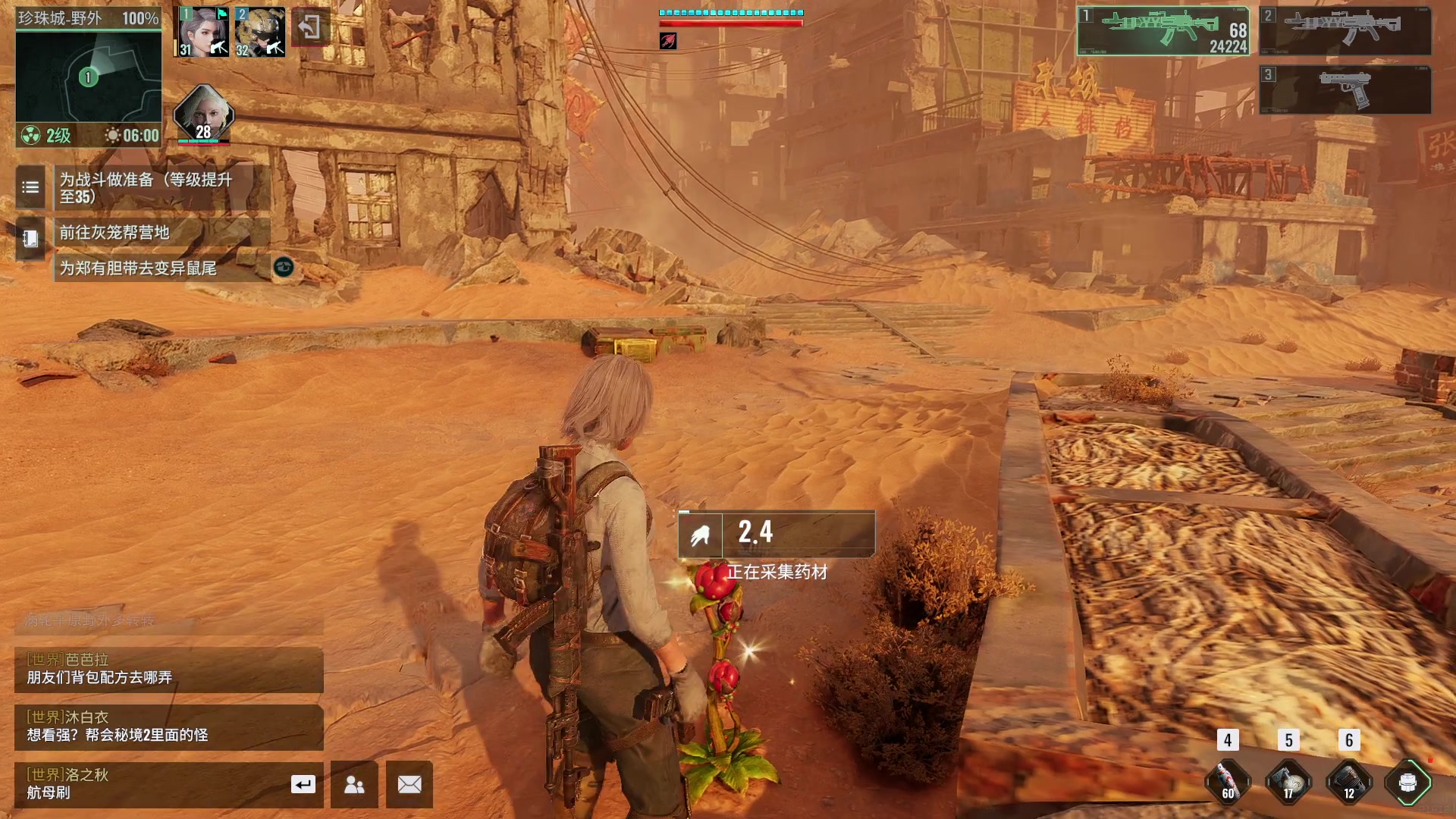Track quest 前往灰笼帮营地
Image resolution: width=1456 pixels, height=819 pixels.
(161, 232)
